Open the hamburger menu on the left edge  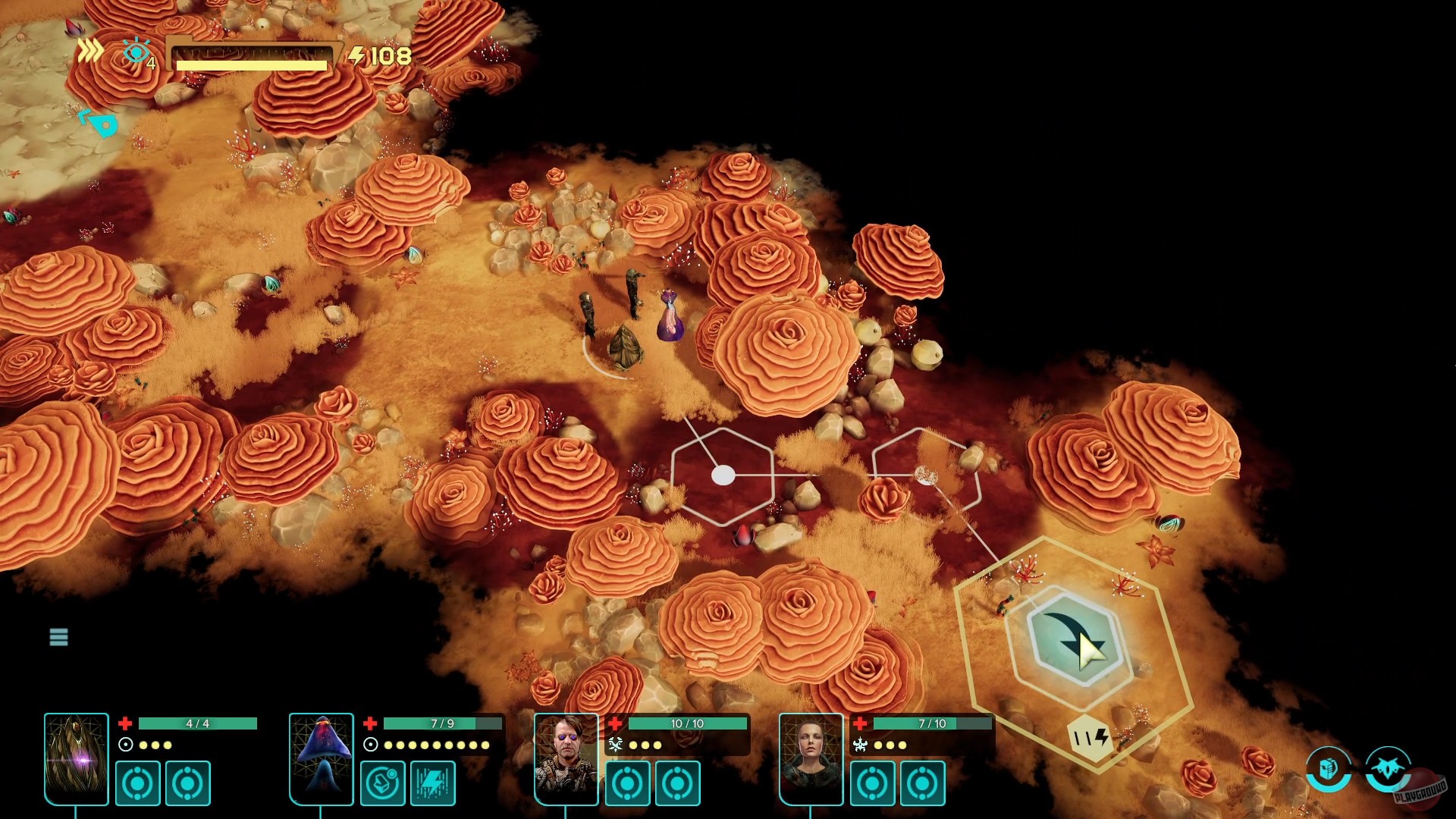[59, 637]
